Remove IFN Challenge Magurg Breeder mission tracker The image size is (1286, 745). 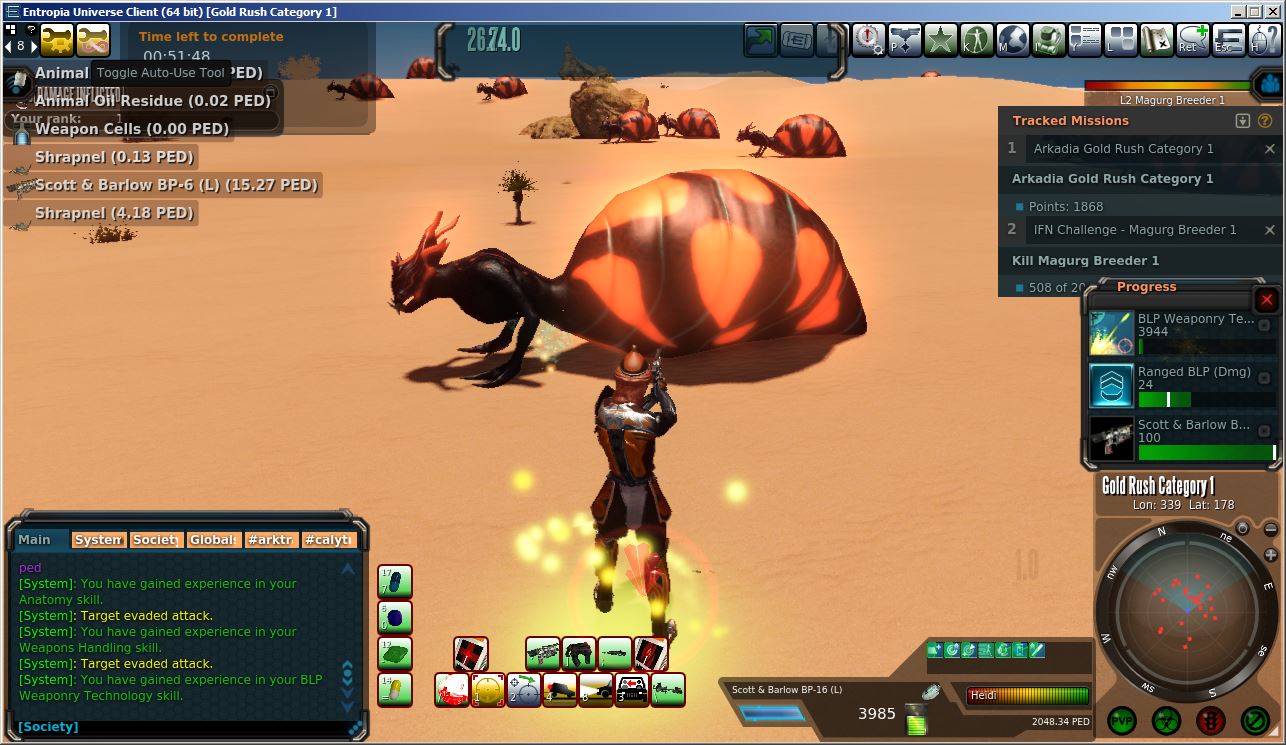tap(1270, 230)
